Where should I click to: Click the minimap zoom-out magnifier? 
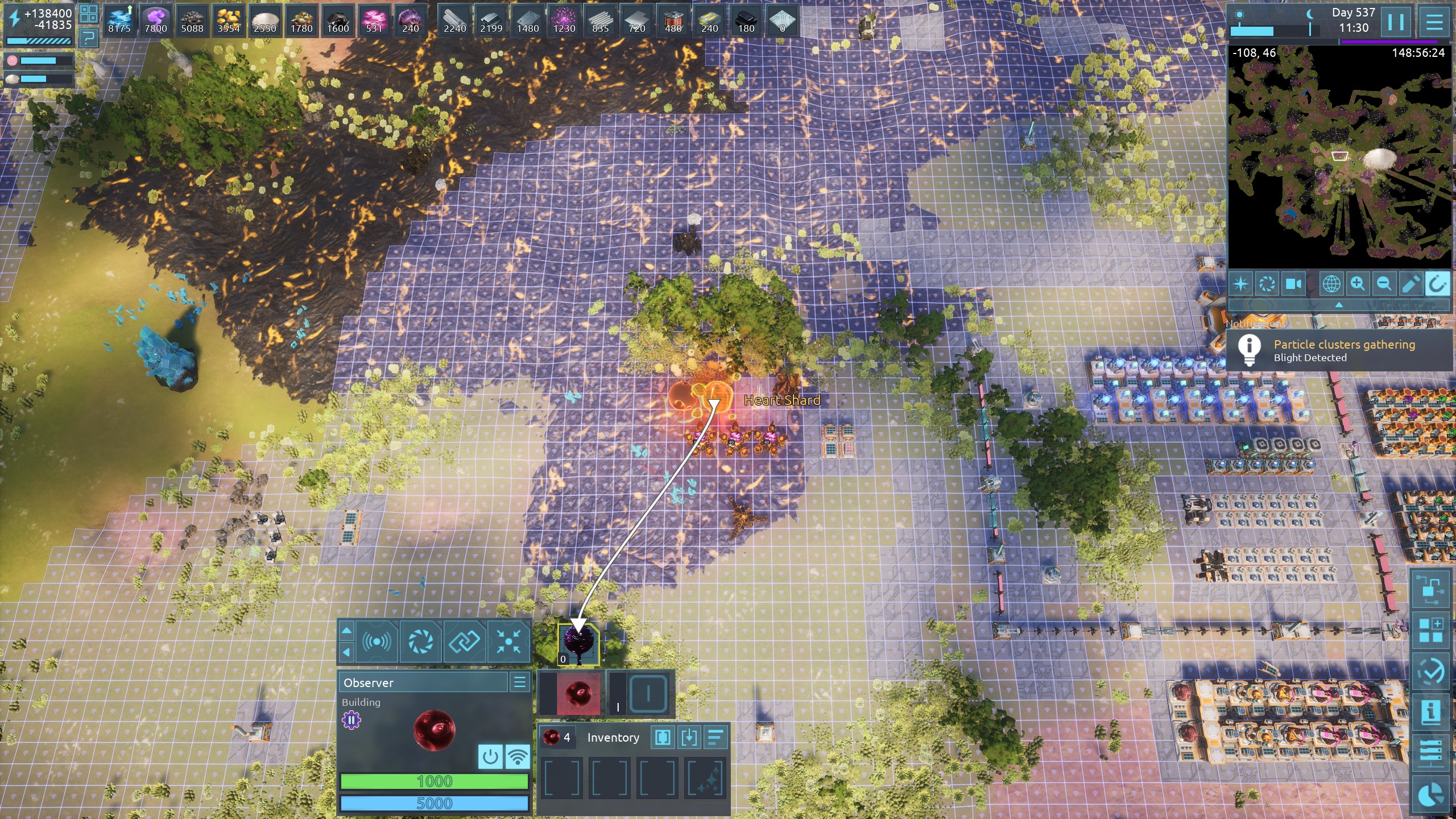(1384, 284)
